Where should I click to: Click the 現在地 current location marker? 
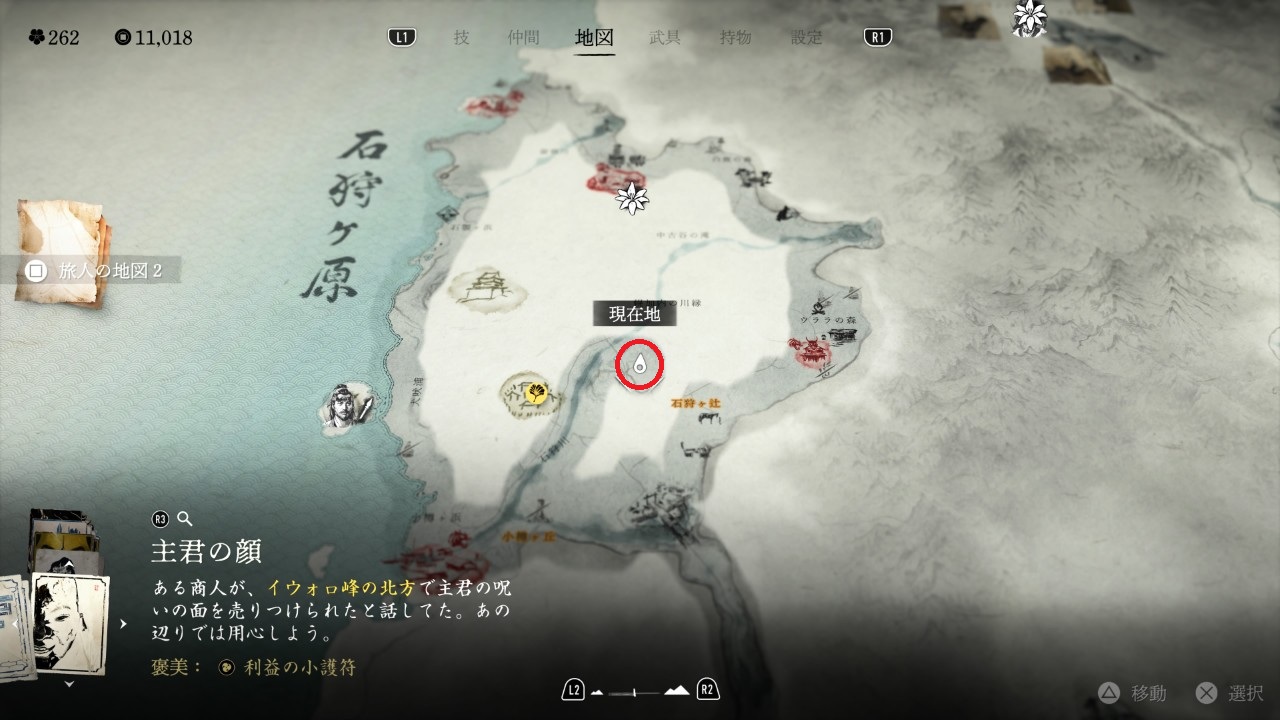pos(639,365)
